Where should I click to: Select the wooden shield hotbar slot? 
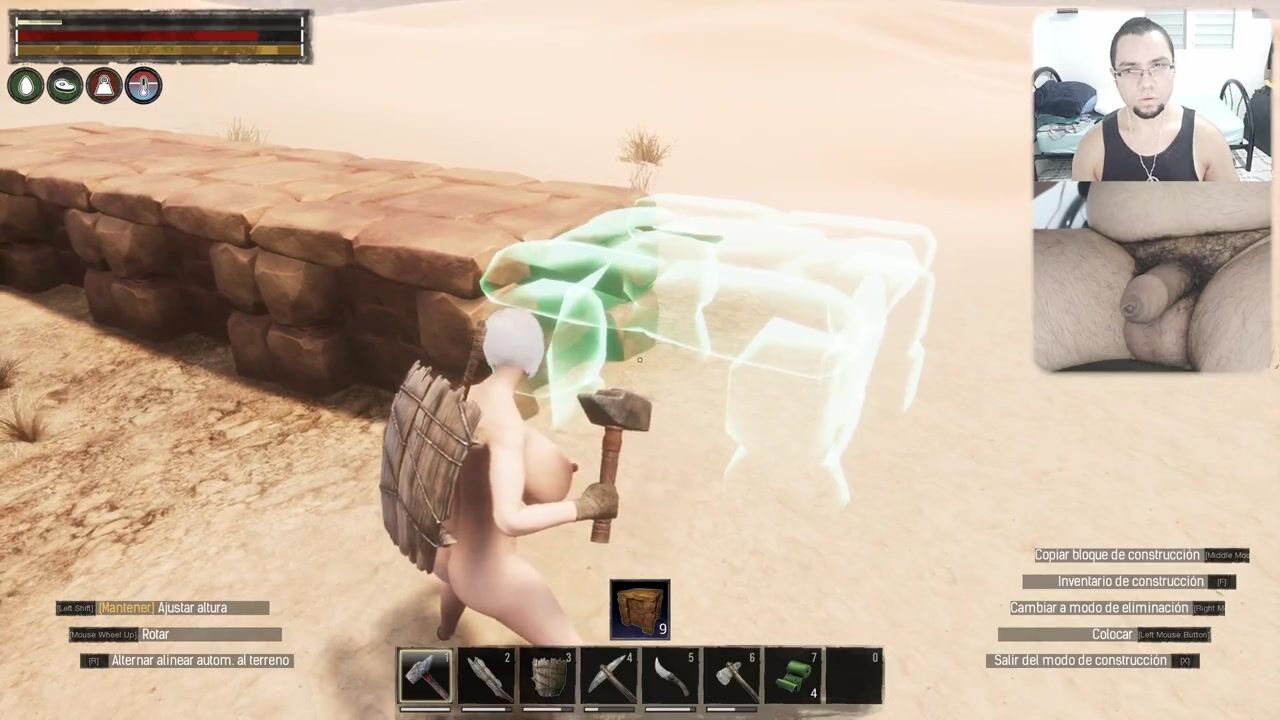click(x=548, y=677)
